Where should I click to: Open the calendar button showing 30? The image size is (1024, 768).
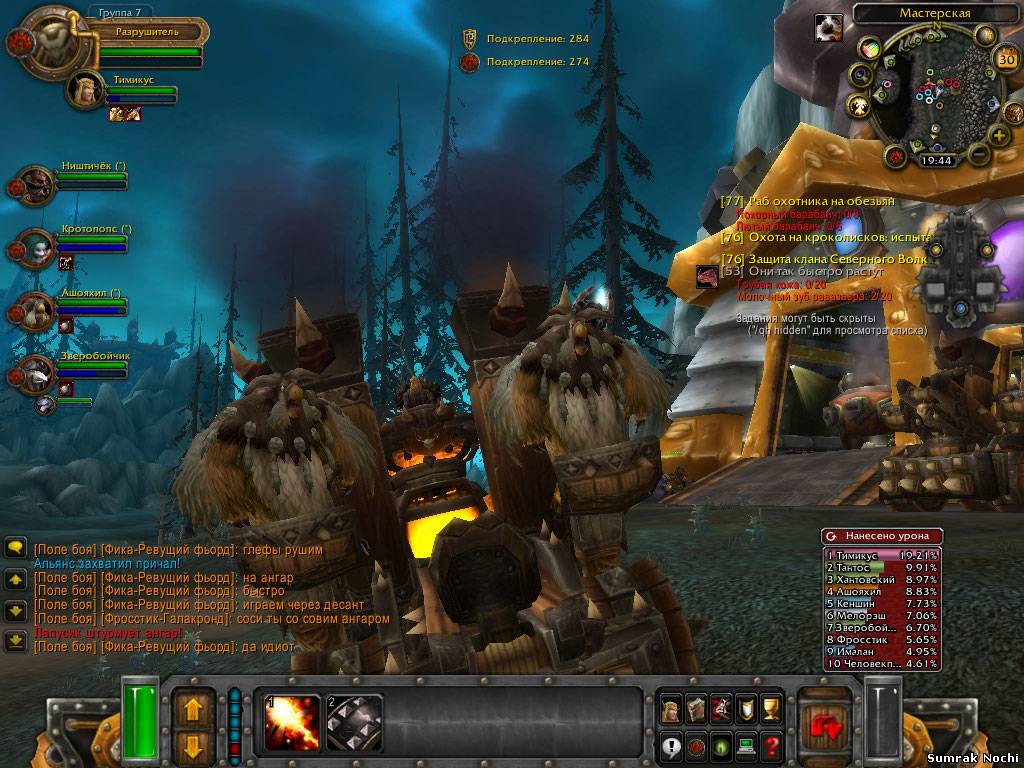1006,59
